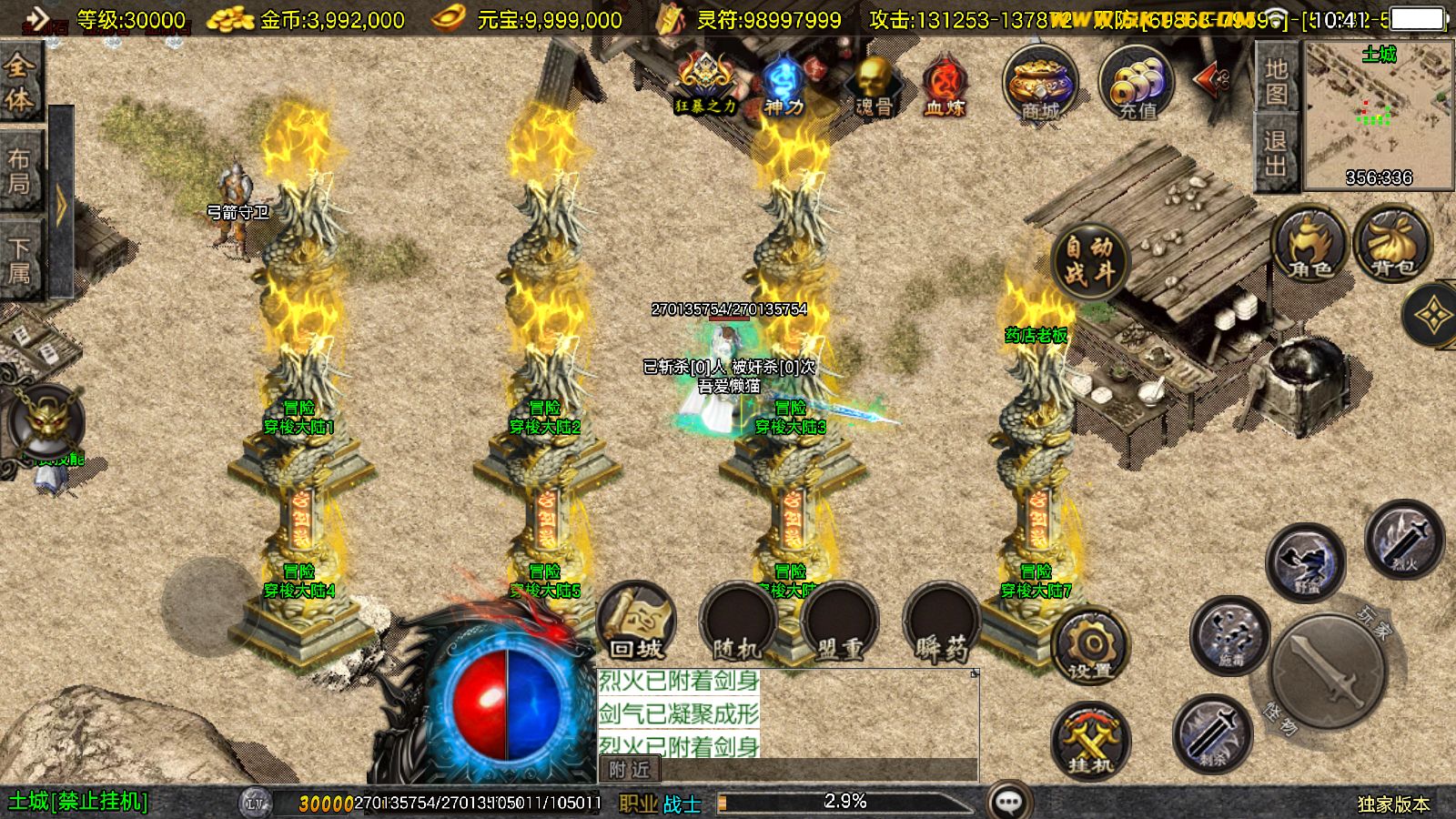The image size is (1456, 819).
Task: Activate the 狂暴之力 icon
Action: click(x=704, y=84)
